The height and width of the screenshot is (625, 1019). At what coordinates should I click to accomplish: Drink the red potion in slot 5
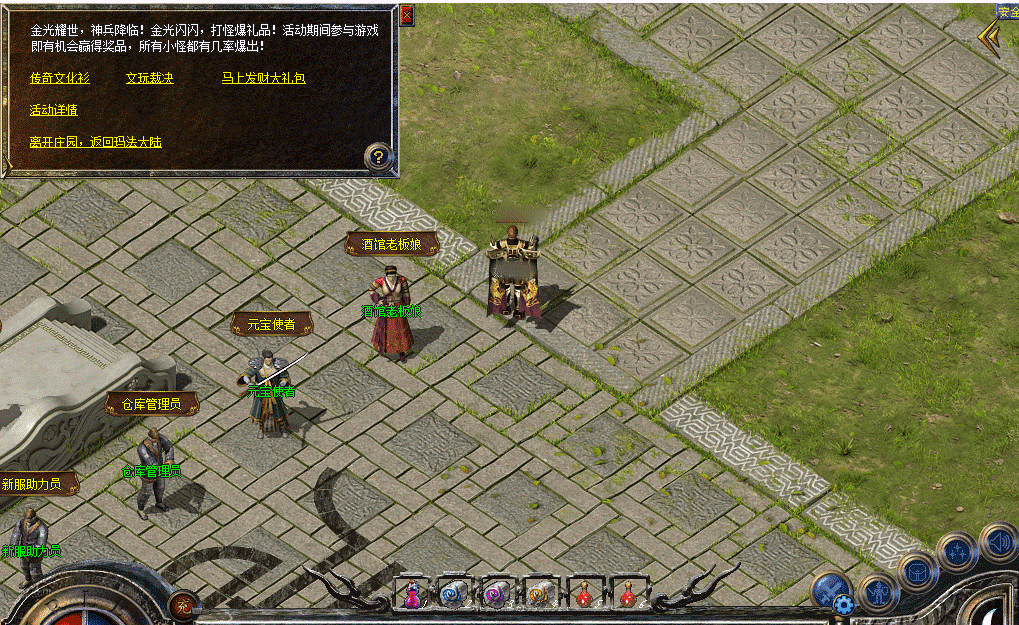tap(583, 594)
